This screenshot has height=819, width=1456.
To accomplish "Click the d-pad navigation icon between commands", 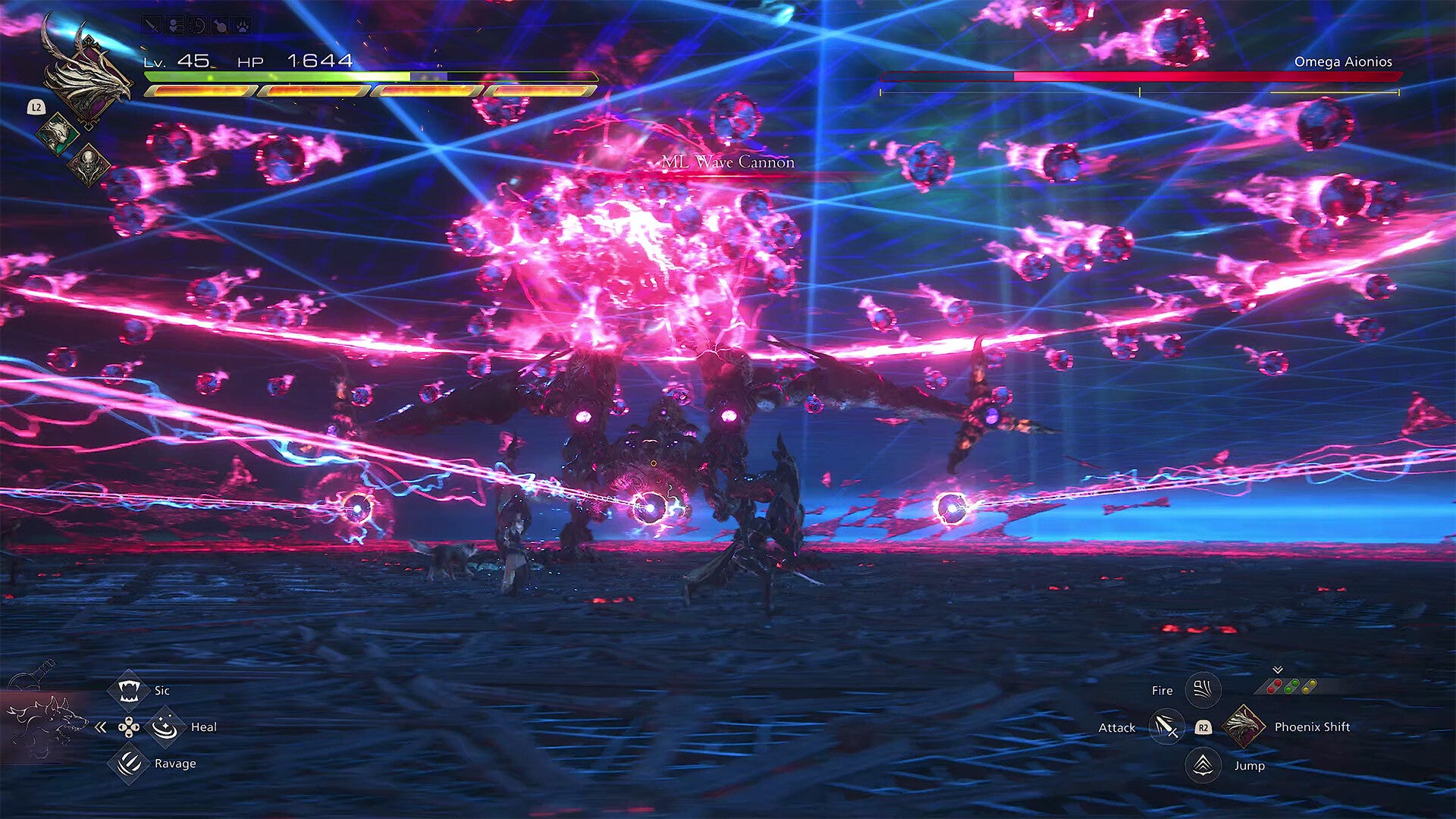I will (x=130, y=727).
